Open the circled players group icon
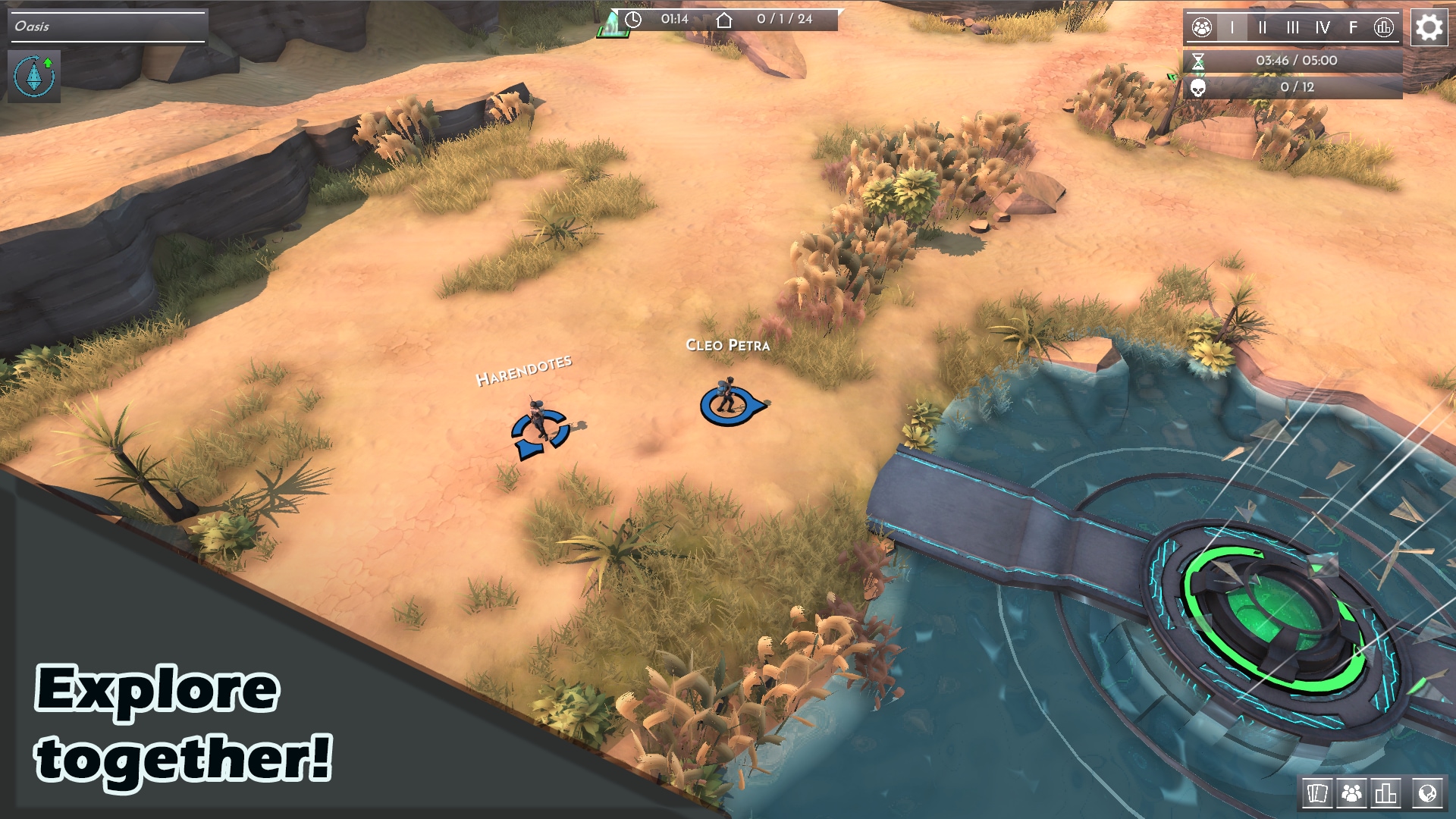Image resolution: width=1456 pixels, height=819 pixels. pos(1202,28)
